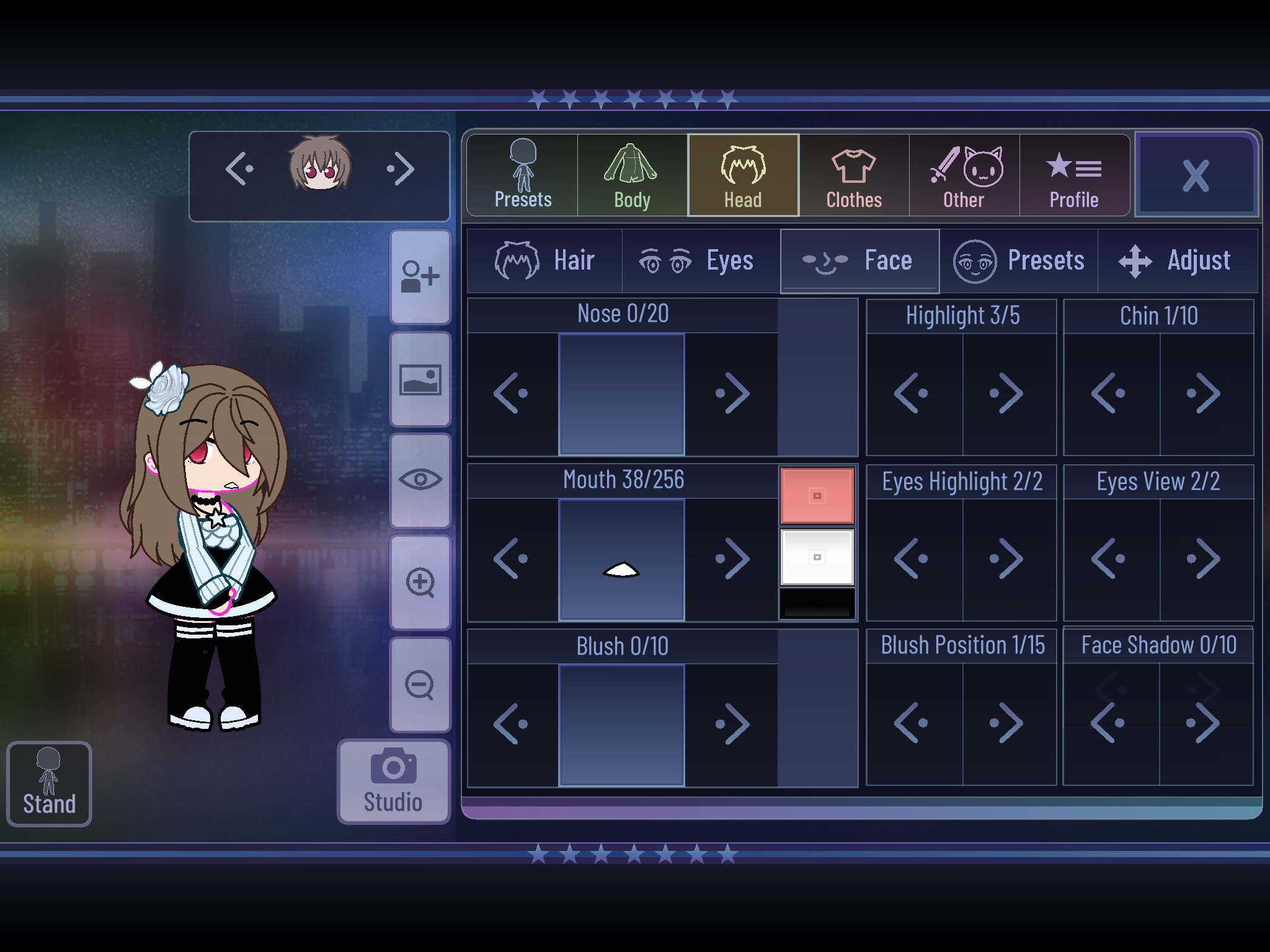This screenshot has height=952, width=1270.
Task: Advance to the next Mouth style
Action: (732, 558)
